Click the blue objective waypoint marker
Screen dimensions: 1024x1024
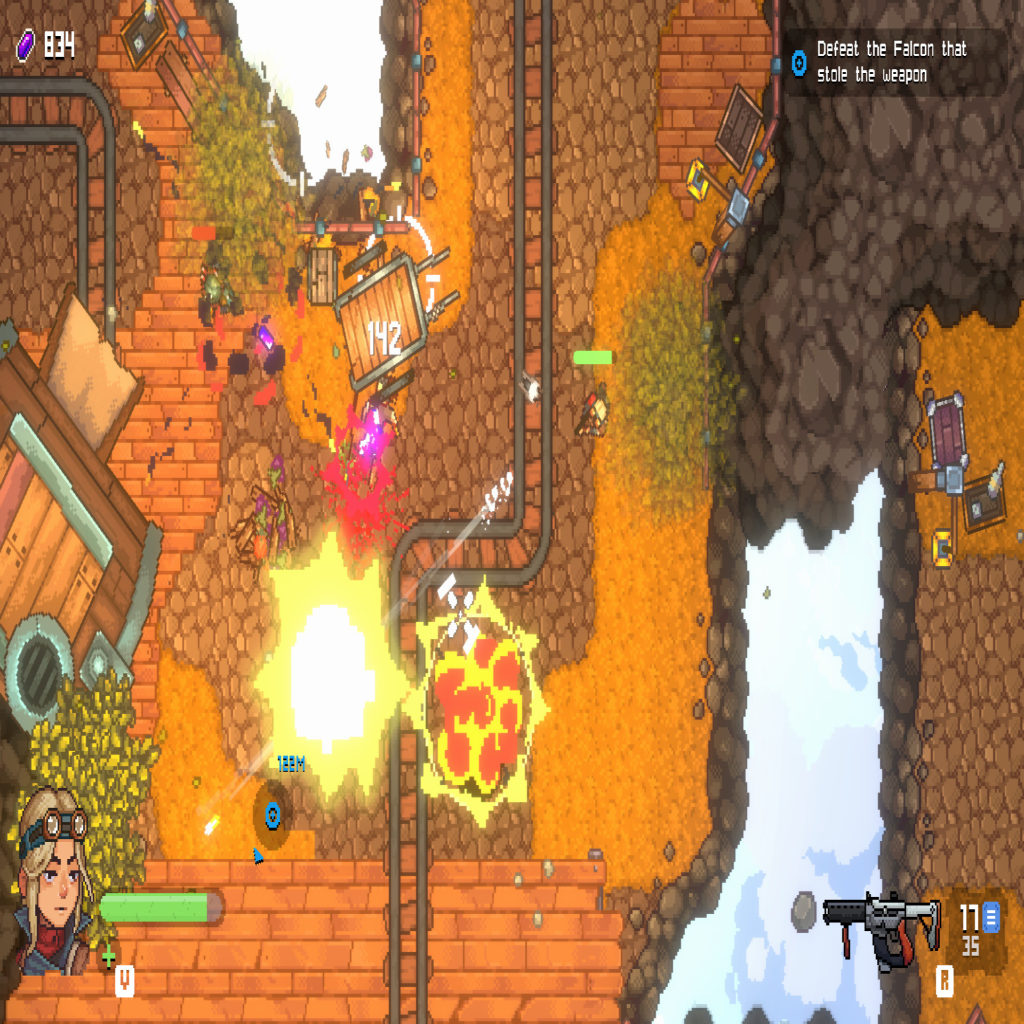[271, 812]
